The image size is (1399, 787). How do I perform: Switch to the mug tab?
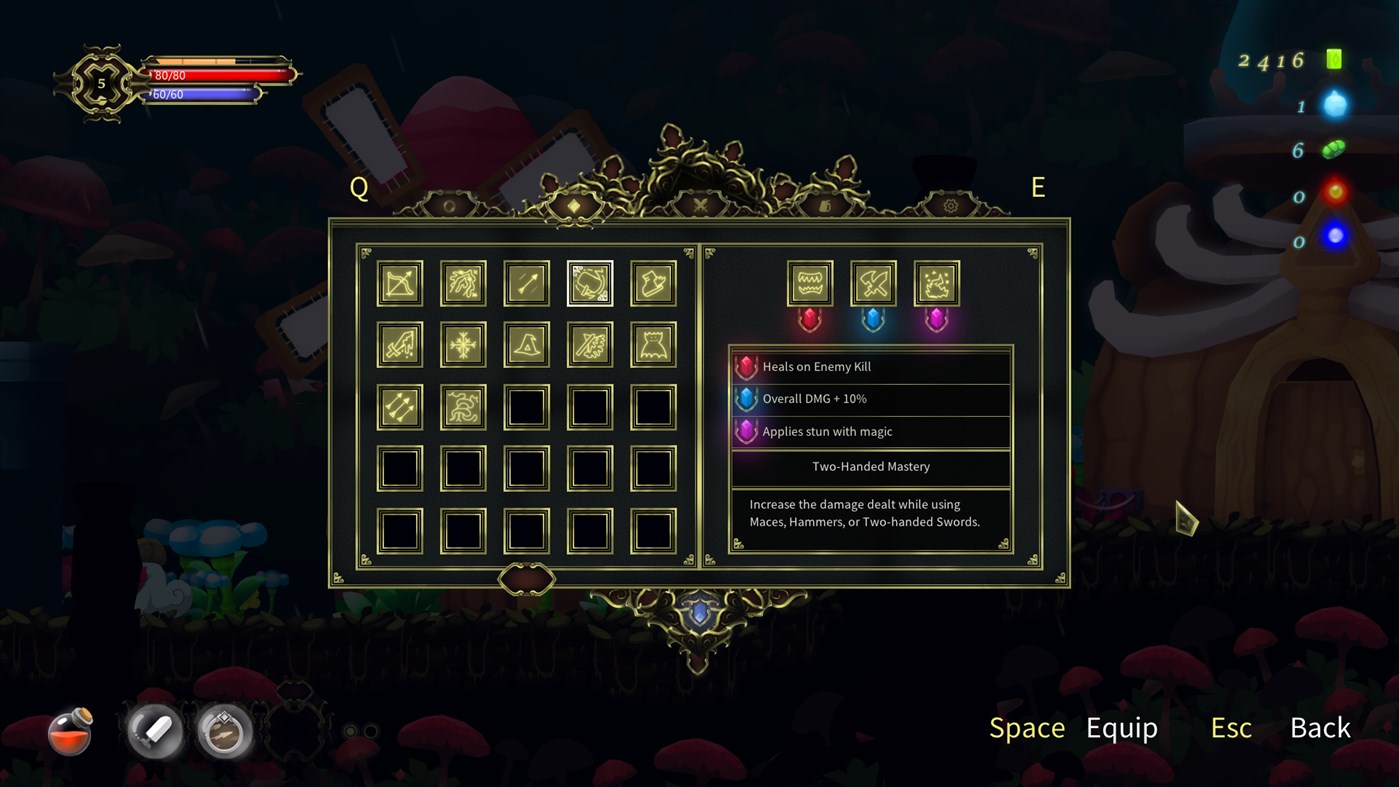click(x=825, y=206)
